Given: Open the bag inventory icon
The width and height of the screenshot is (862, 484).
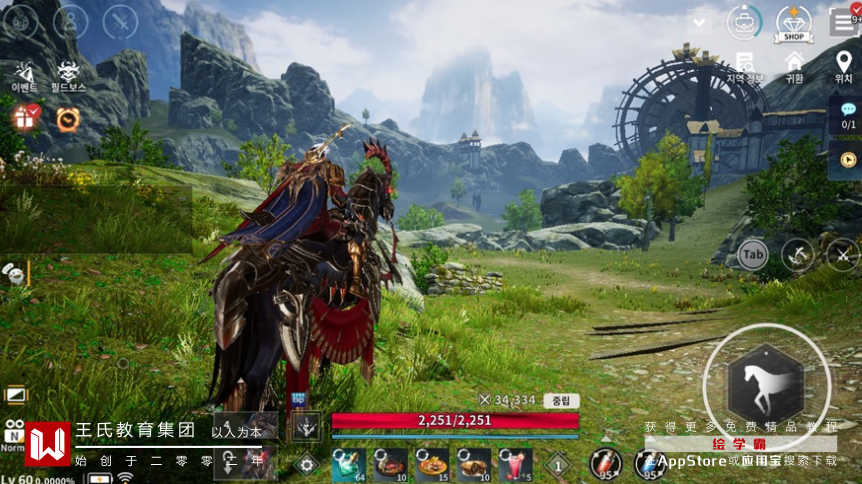Looking at the screenshot, I should click(744, 22).
